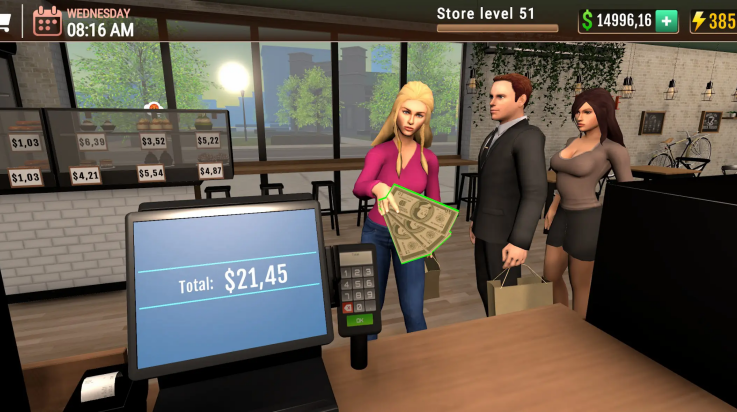Screen dimensions: 737x412
Task: Open the calendar icon next to Wednesday
Action: click(46, 20)
